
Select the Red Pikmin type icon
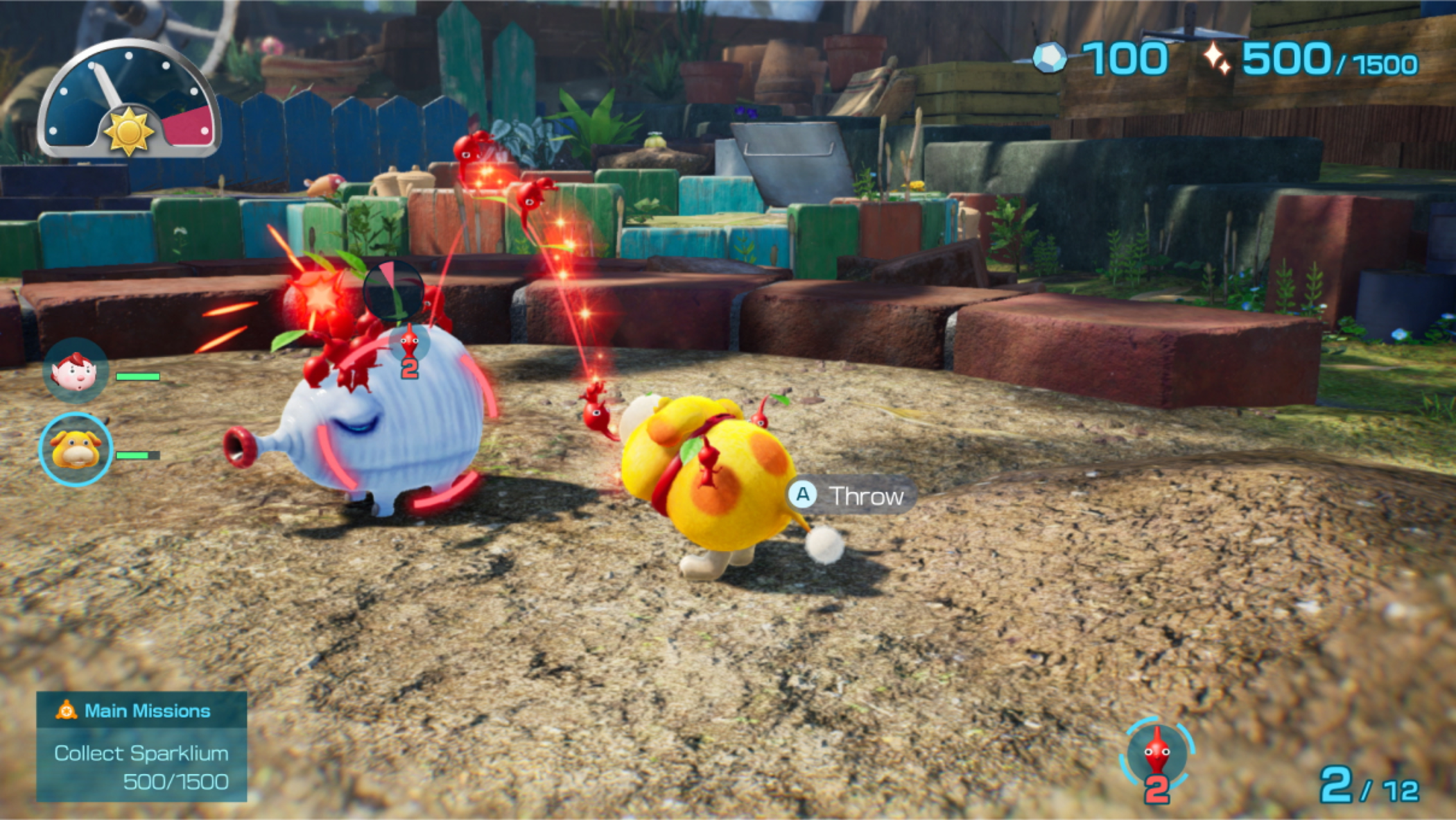(x=1156, y=754)
